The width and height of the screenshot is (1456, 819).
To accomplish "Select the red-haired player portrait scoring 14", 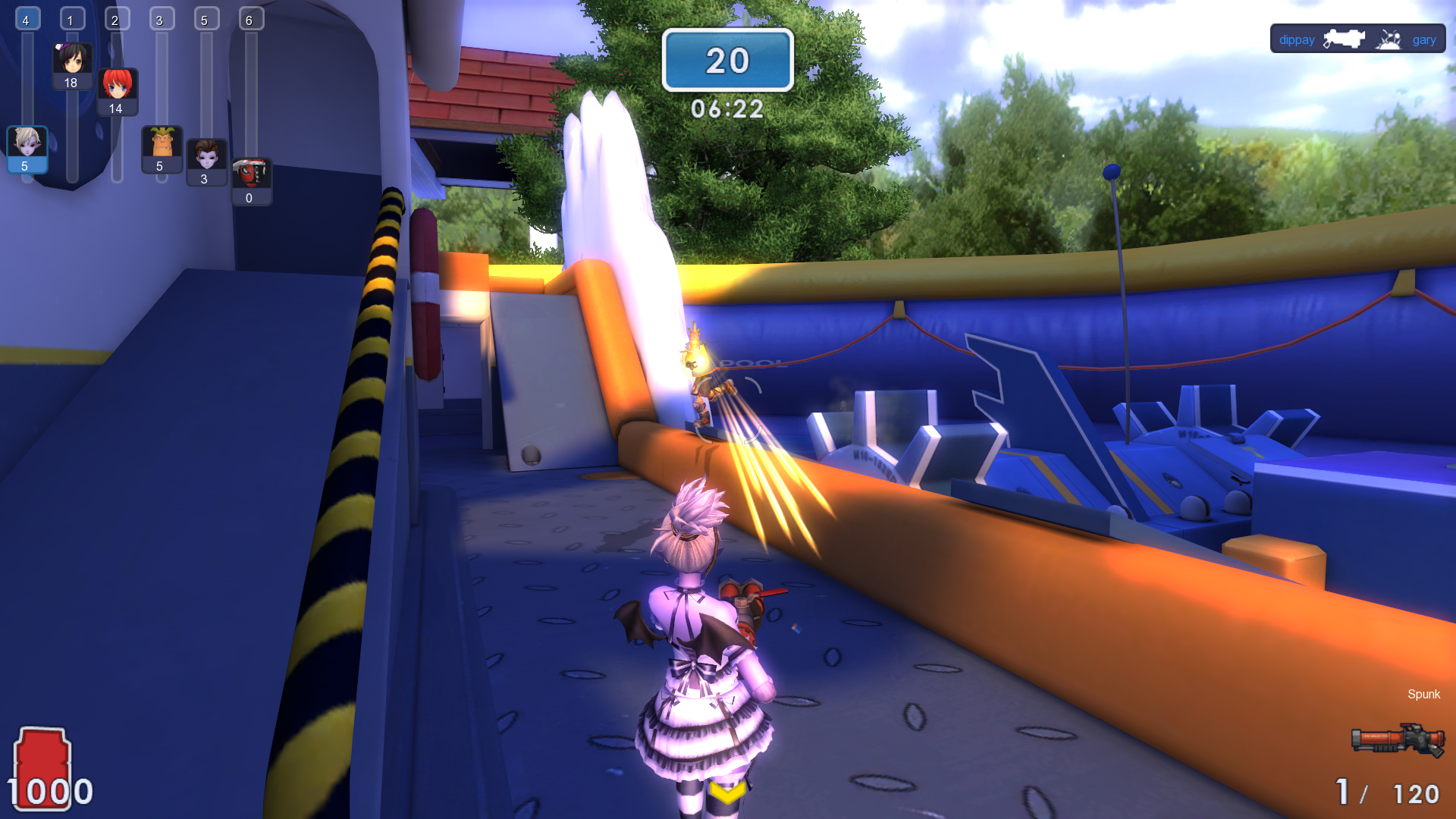I will (117, 86).
